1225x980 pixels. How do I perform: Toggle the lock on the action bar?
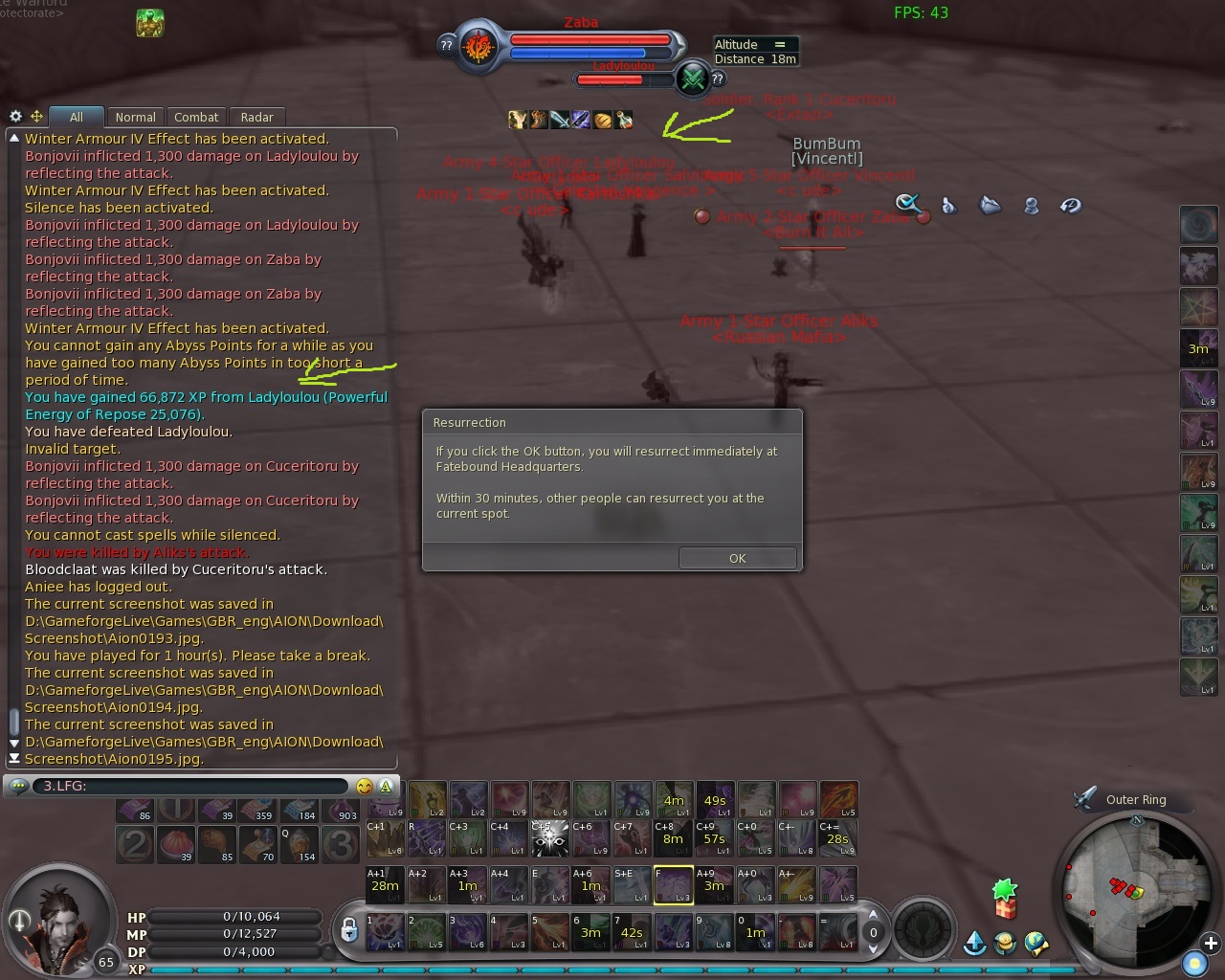[x=350, y=930]
